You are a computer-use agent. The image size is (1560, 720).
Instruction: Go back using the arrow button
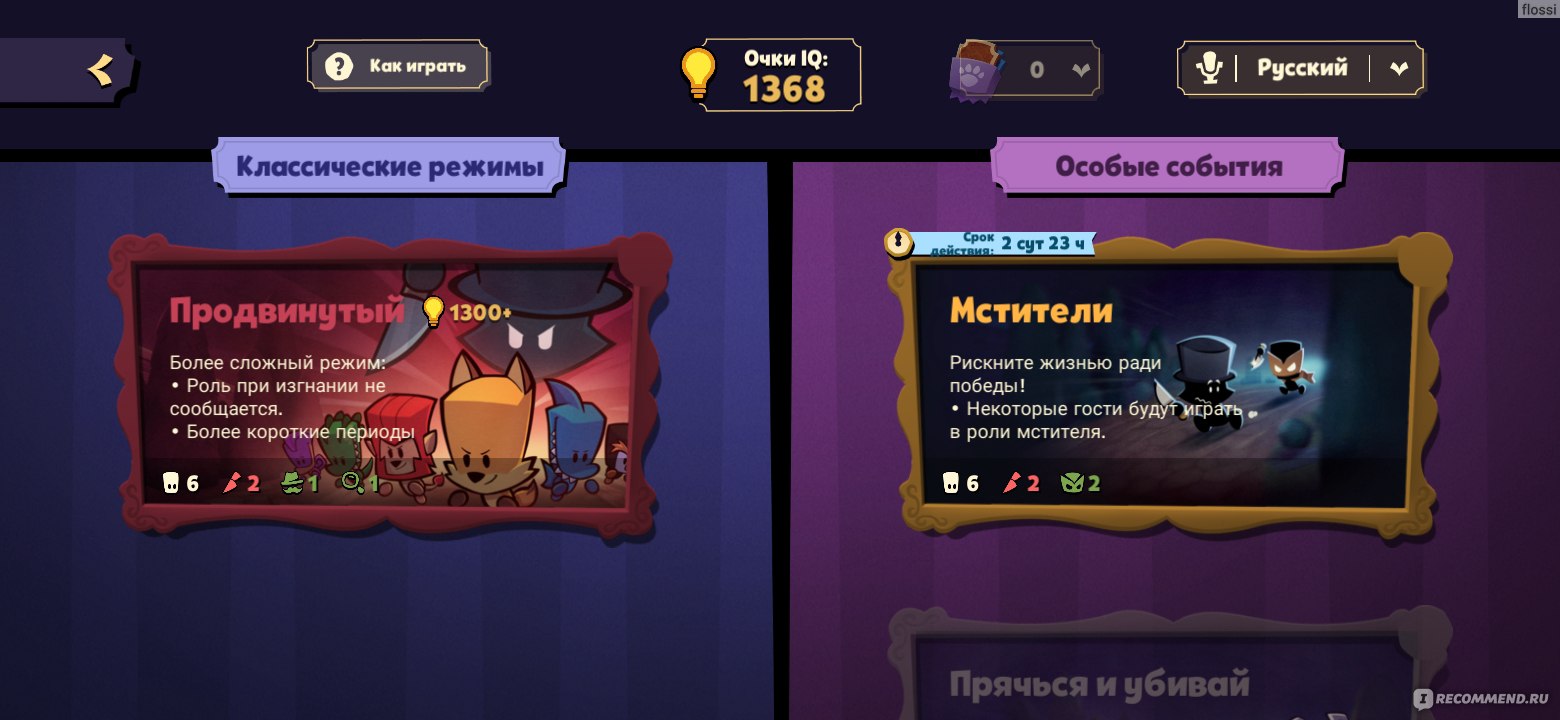point(98,70)
